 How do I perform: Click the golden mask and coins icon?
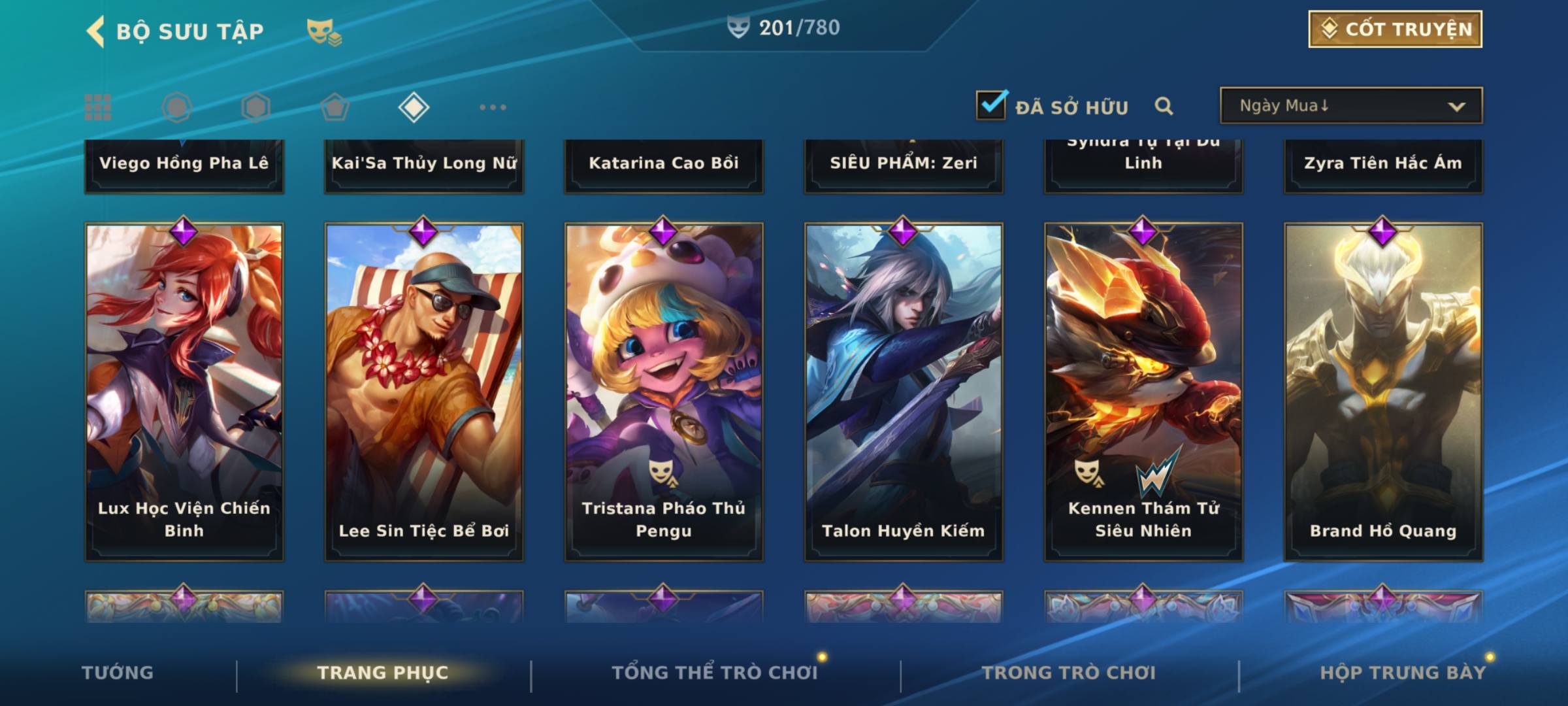[324, 32]
